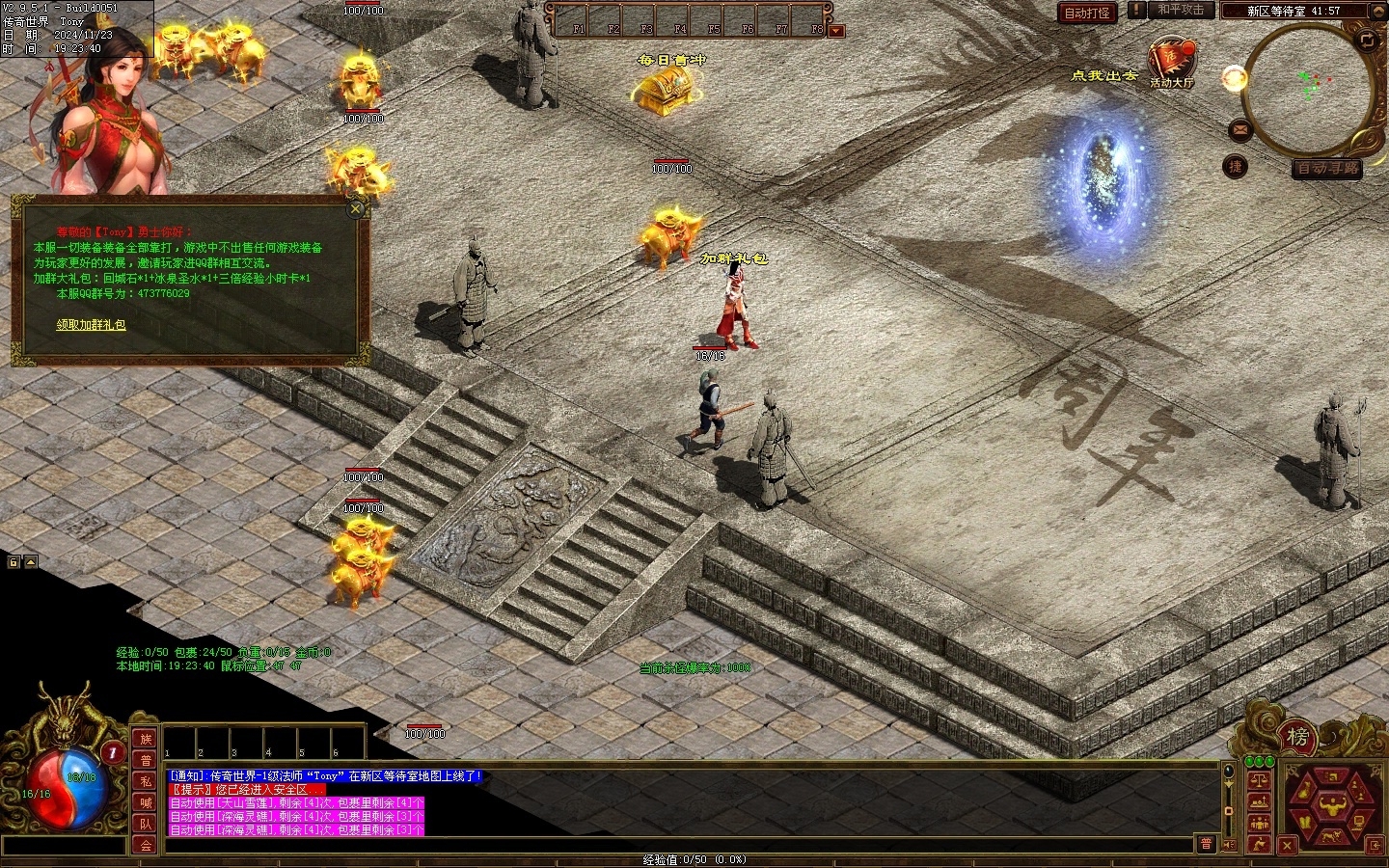Activate the 自动寻路 auto-pathfinding button
Image resolution: width=1389 pixels, height=868 pixels.
click(x=1327, y=169)
